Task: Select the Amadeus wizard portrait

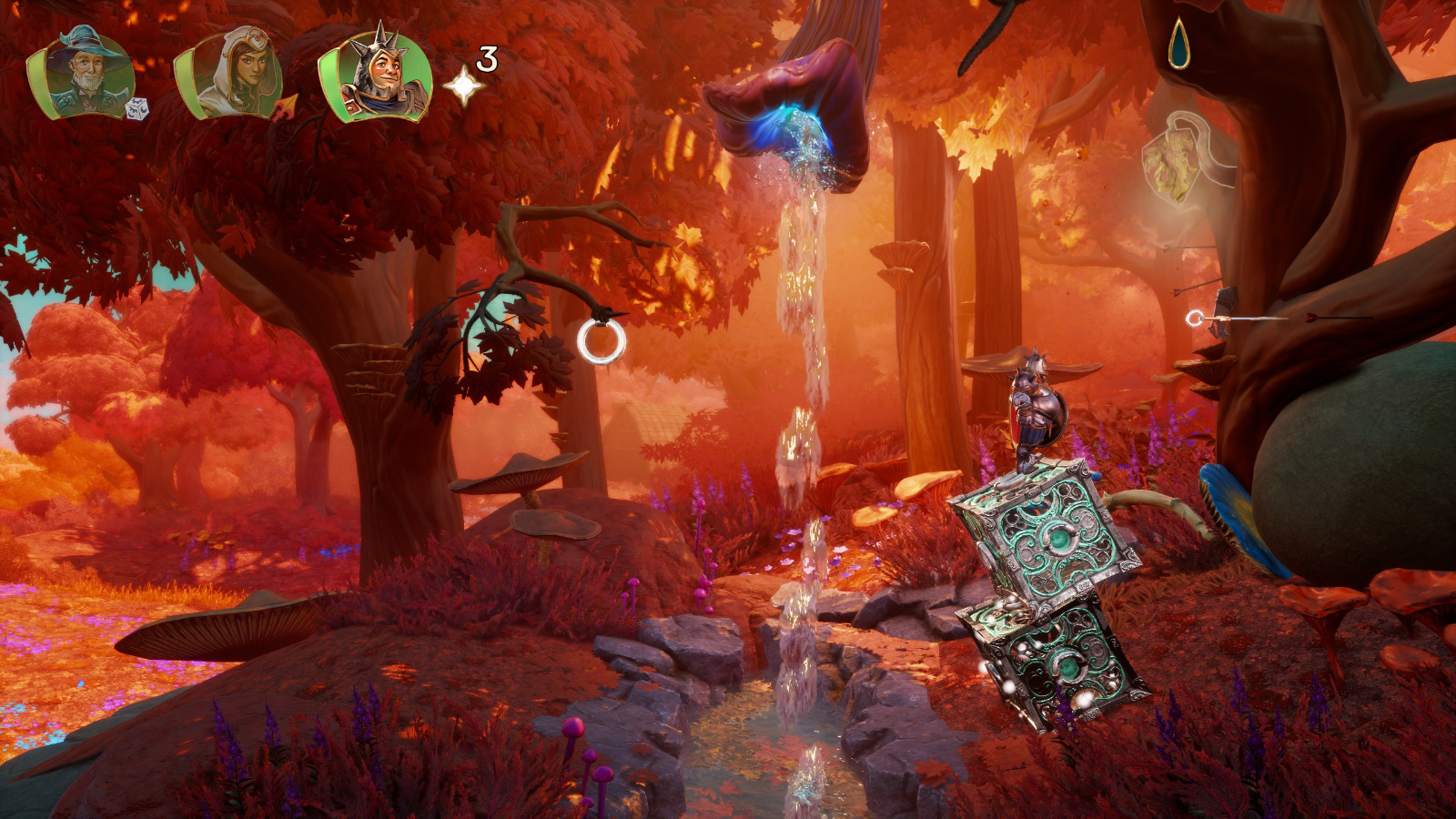Action: (x=82, y=68)
